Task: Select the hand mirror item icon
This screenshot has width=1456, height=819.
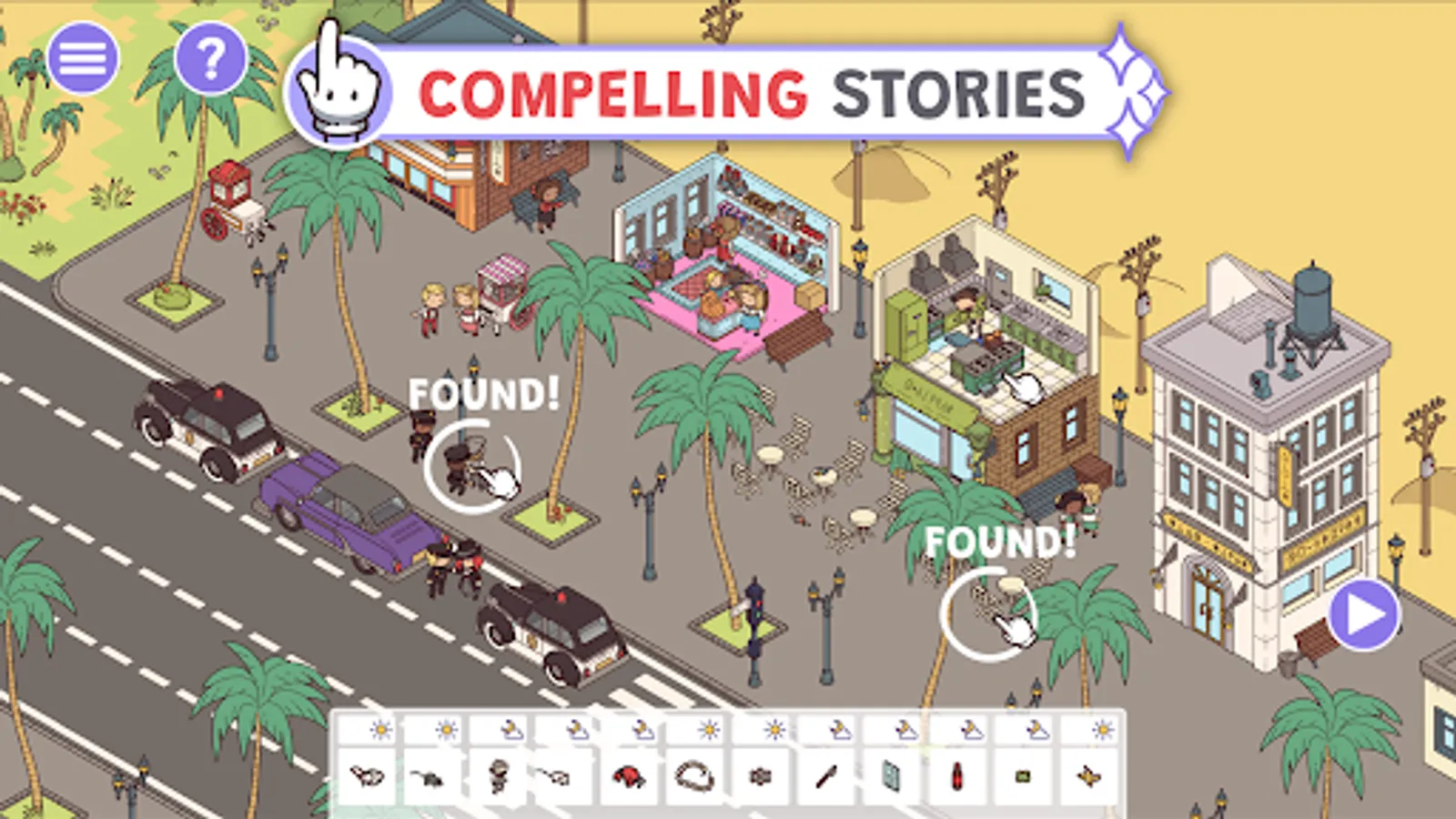Action: [892, 777]
